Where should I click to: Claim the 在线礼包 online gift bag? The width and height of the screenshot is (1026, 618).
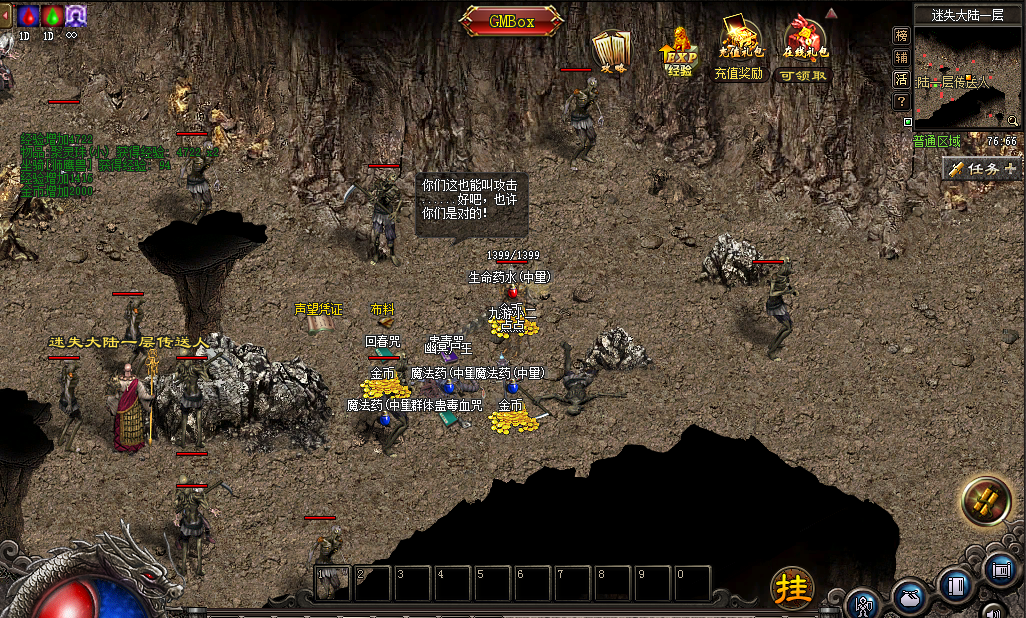click(x=803, y=50)
